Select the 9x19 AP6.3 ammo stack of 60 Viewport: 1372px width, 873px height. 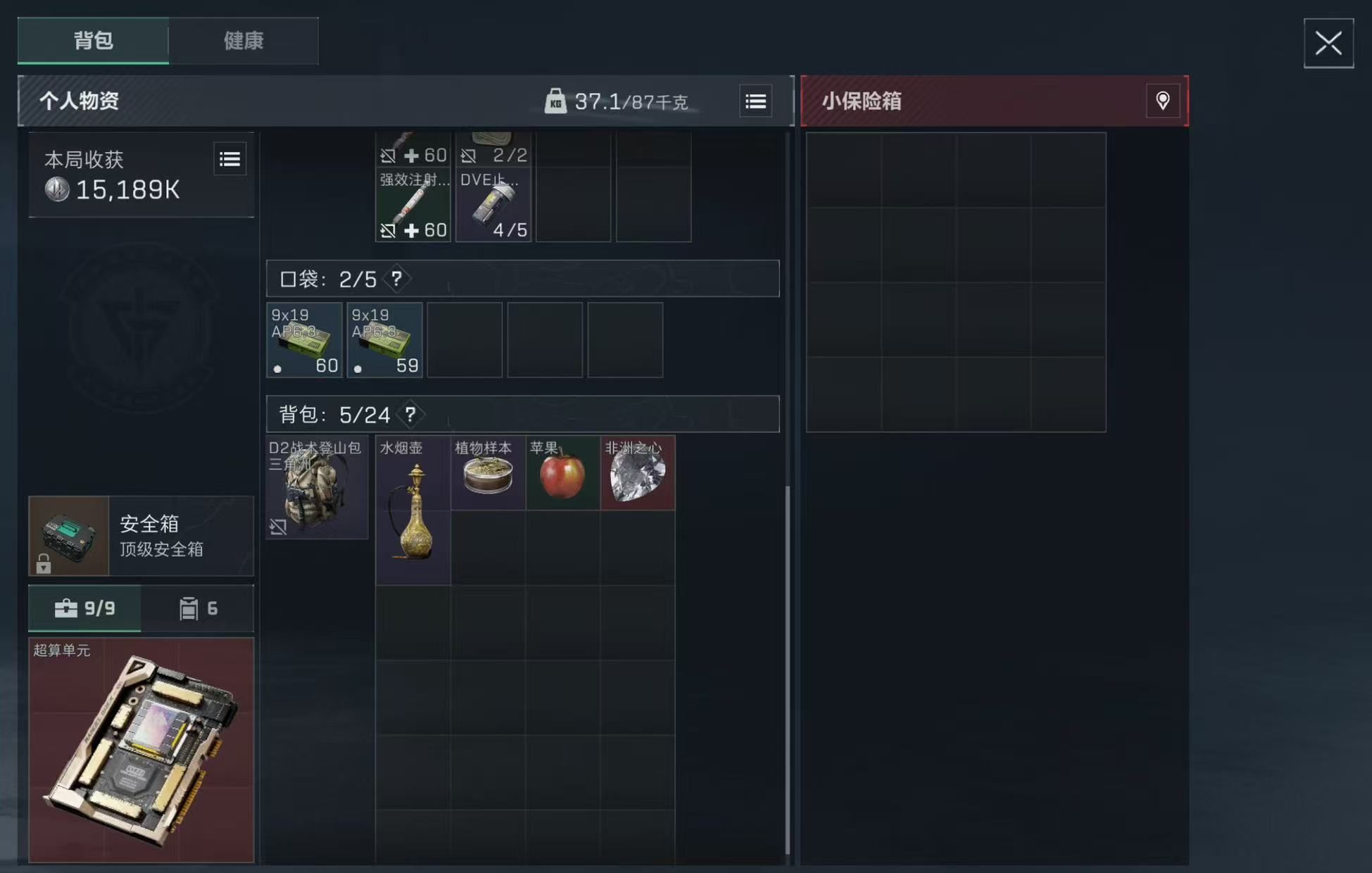click(304, 340)
